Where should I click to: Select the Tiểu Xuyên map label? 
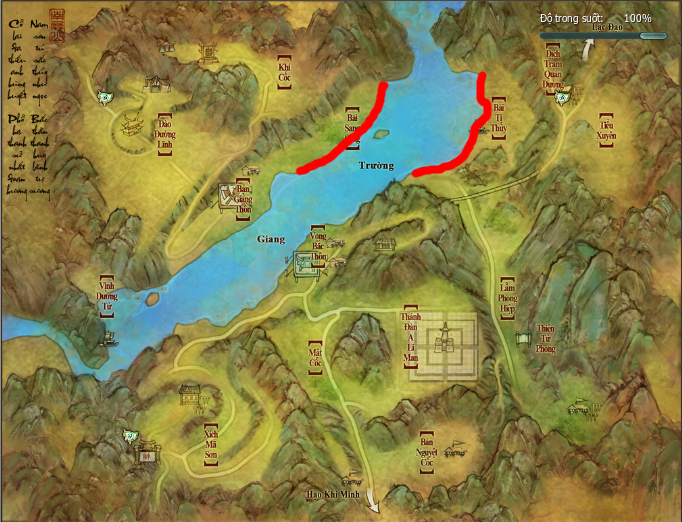[x=606, y=128]
